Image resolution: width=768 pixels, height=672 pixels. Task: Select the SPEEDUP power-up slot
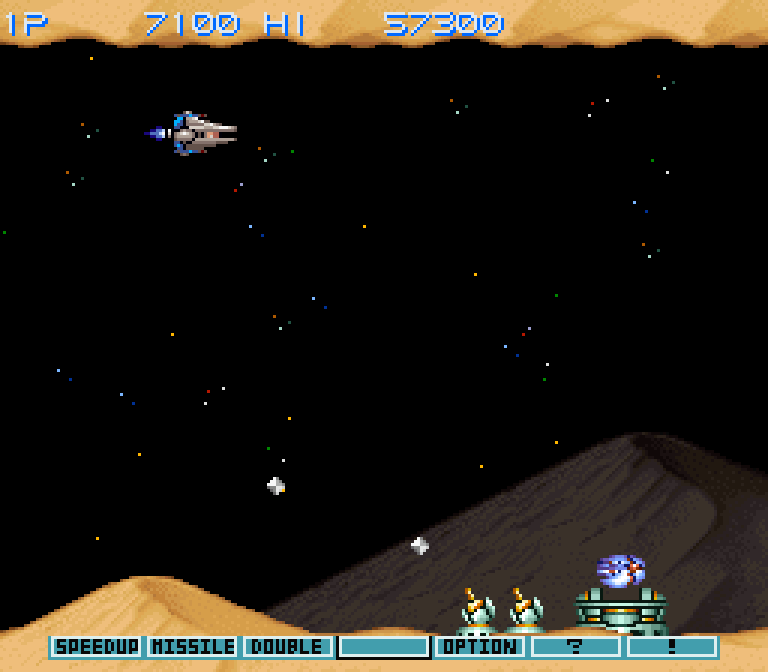(x=96, y=647)
